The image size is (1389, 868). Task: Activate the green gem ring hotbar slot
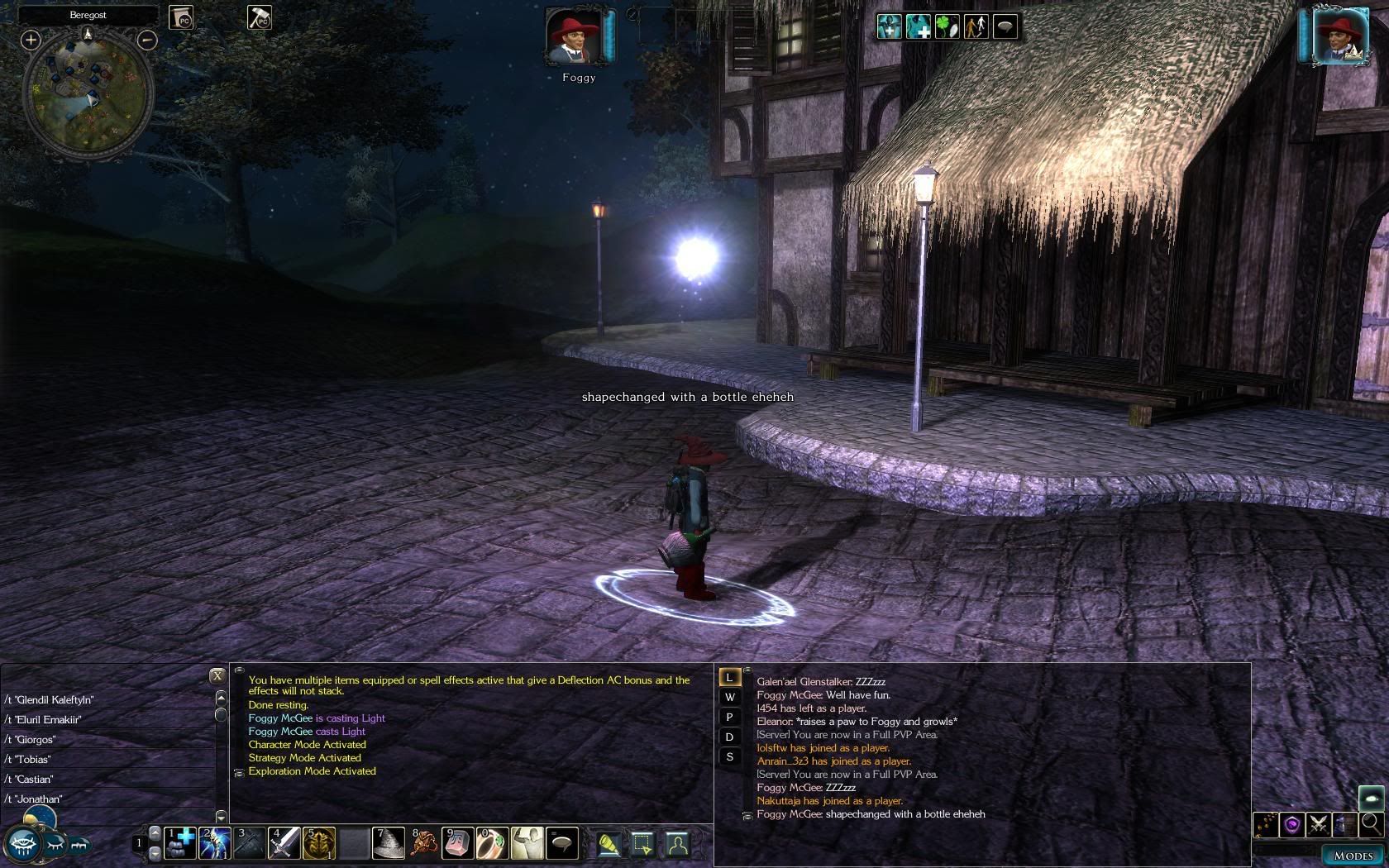(x=492, y=843)
